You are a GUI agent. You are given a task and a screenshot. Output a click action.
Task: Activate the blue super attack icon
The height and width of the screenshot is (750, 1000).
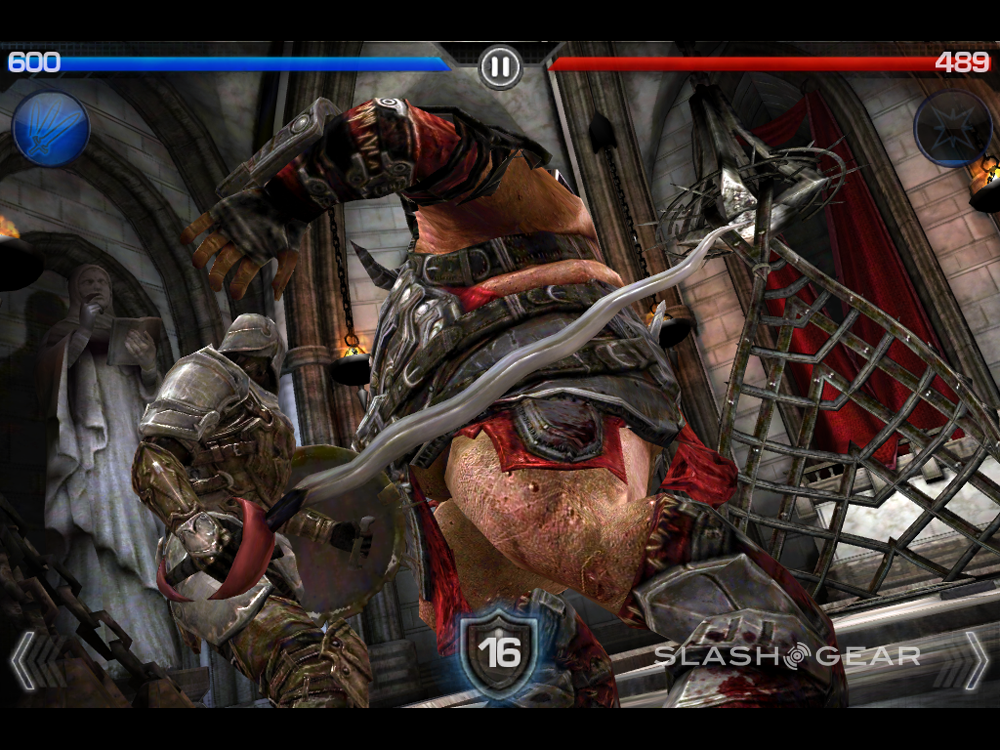51,129
